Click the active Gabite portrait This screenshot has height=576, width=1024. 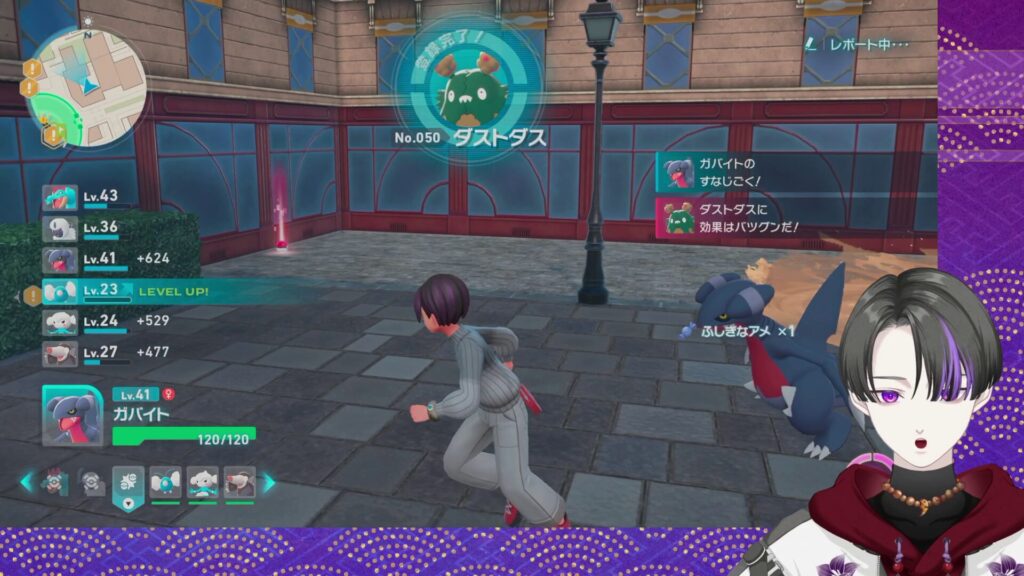[x=73, y=416]
